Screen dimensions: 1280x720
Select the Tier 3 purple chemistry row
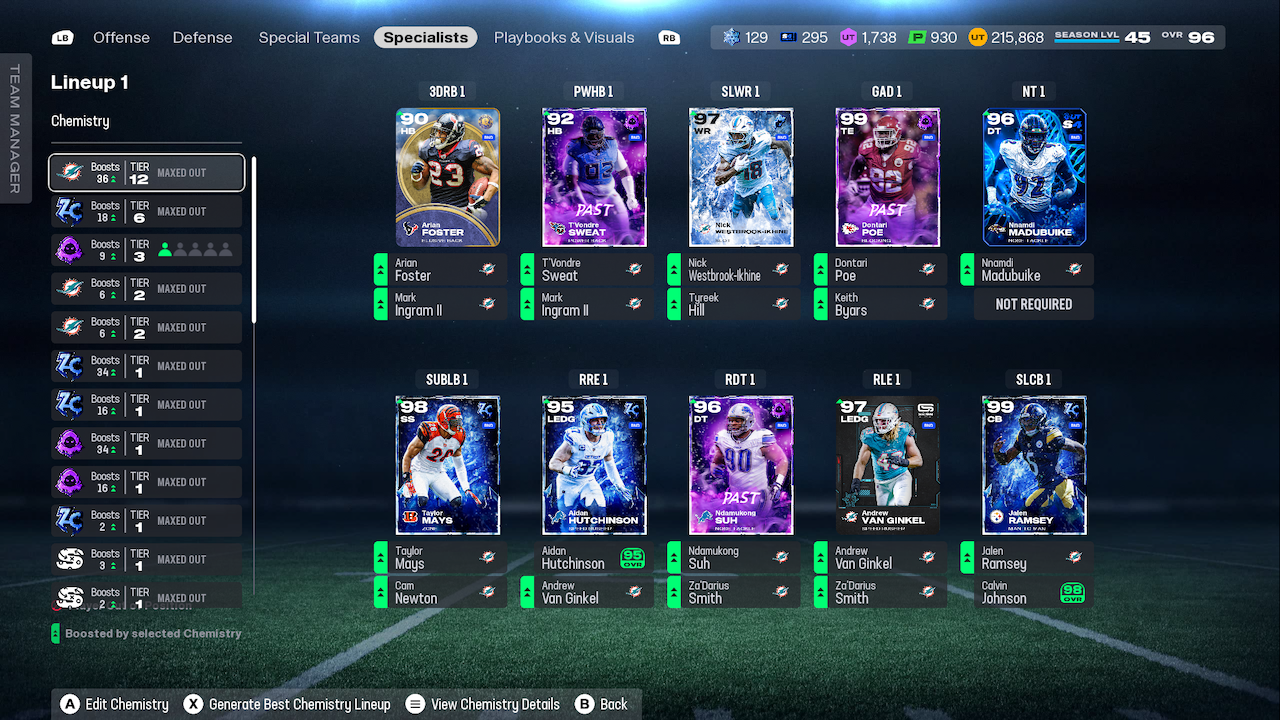pyautogui.click(x=147, y=250)
